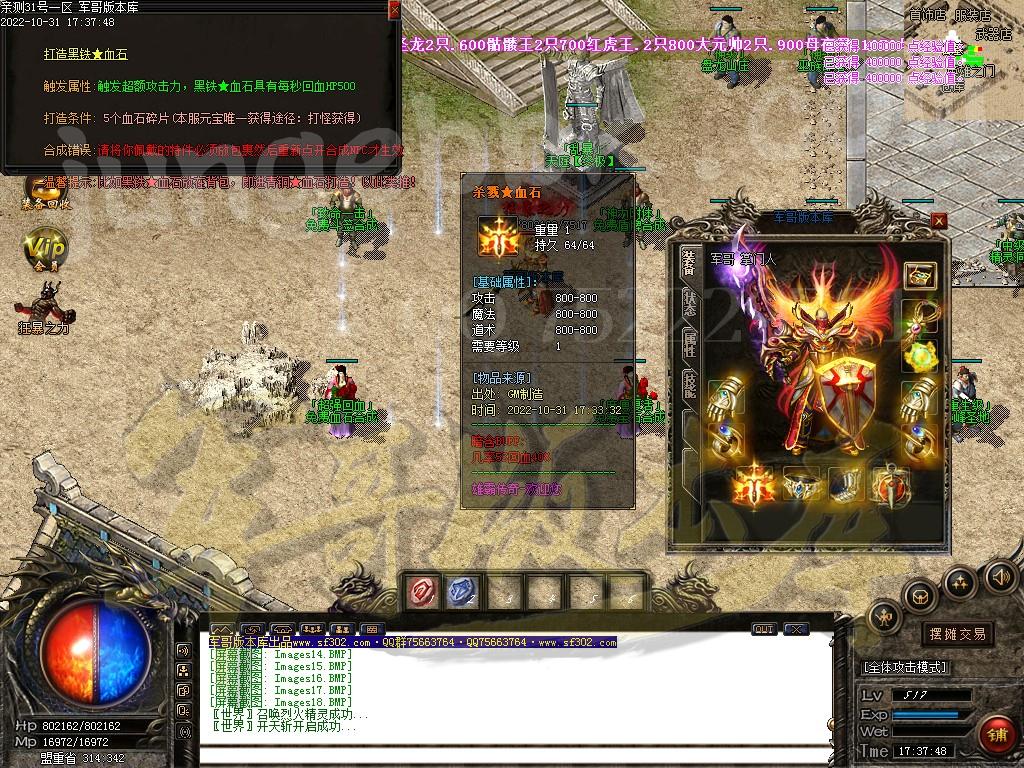1024x768 pixels.
Task: Open the gold VIP member icon
Action: [44, 249]
